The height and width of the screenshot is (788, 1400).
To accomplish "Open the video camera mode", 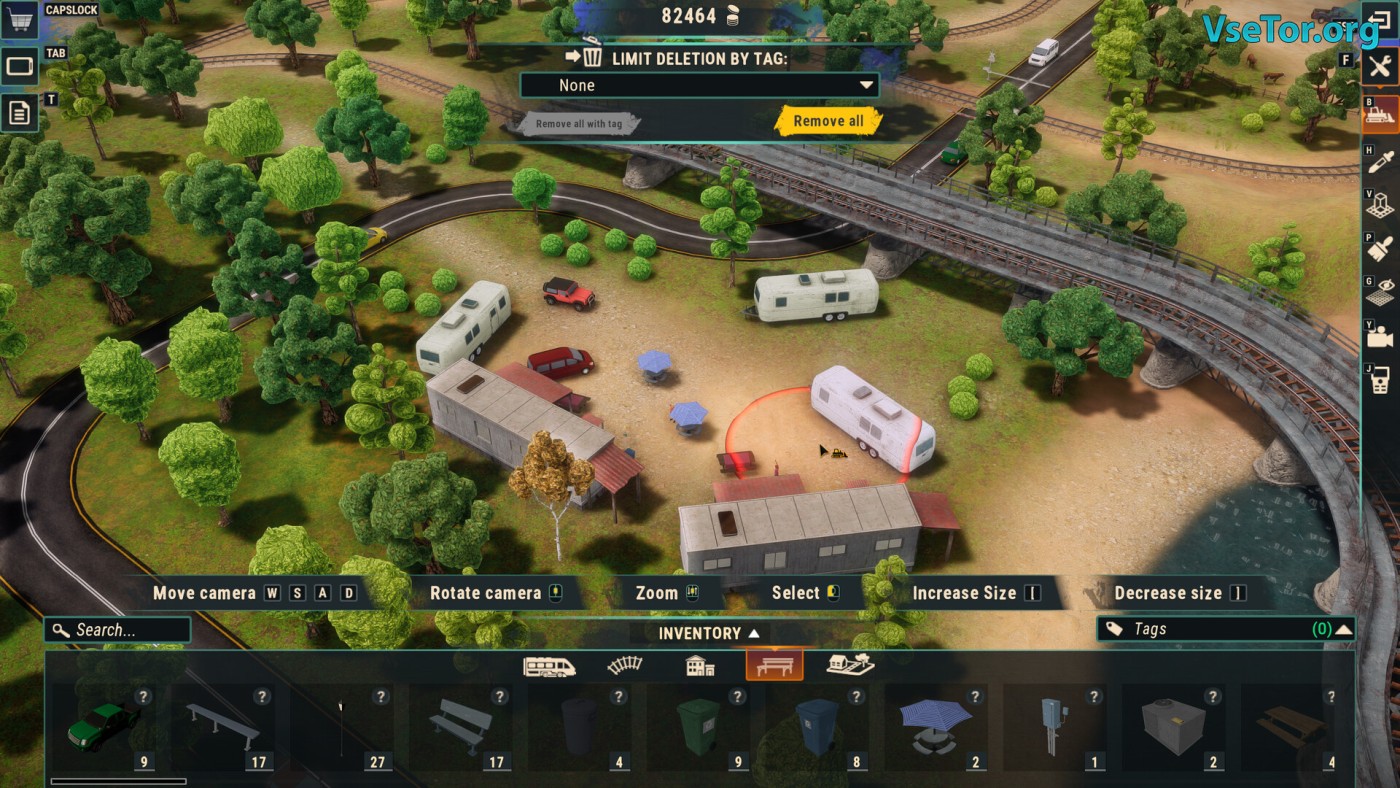I will [1380, 337].
